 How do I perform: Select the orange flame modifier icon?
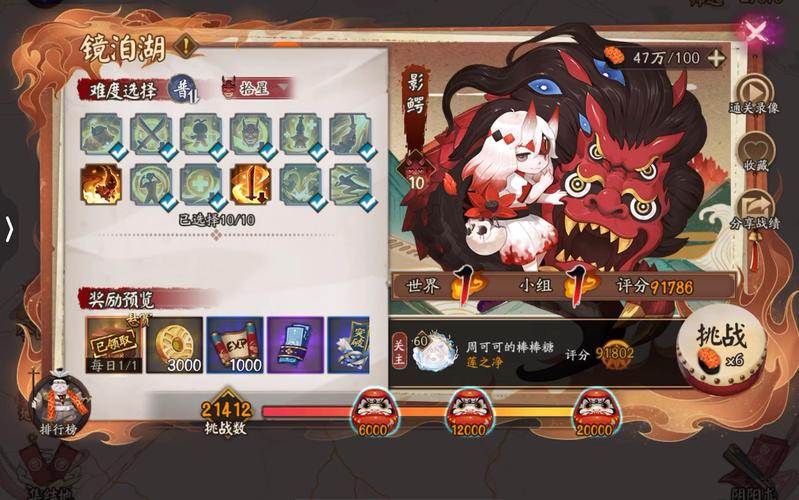[x=101, y=185]
